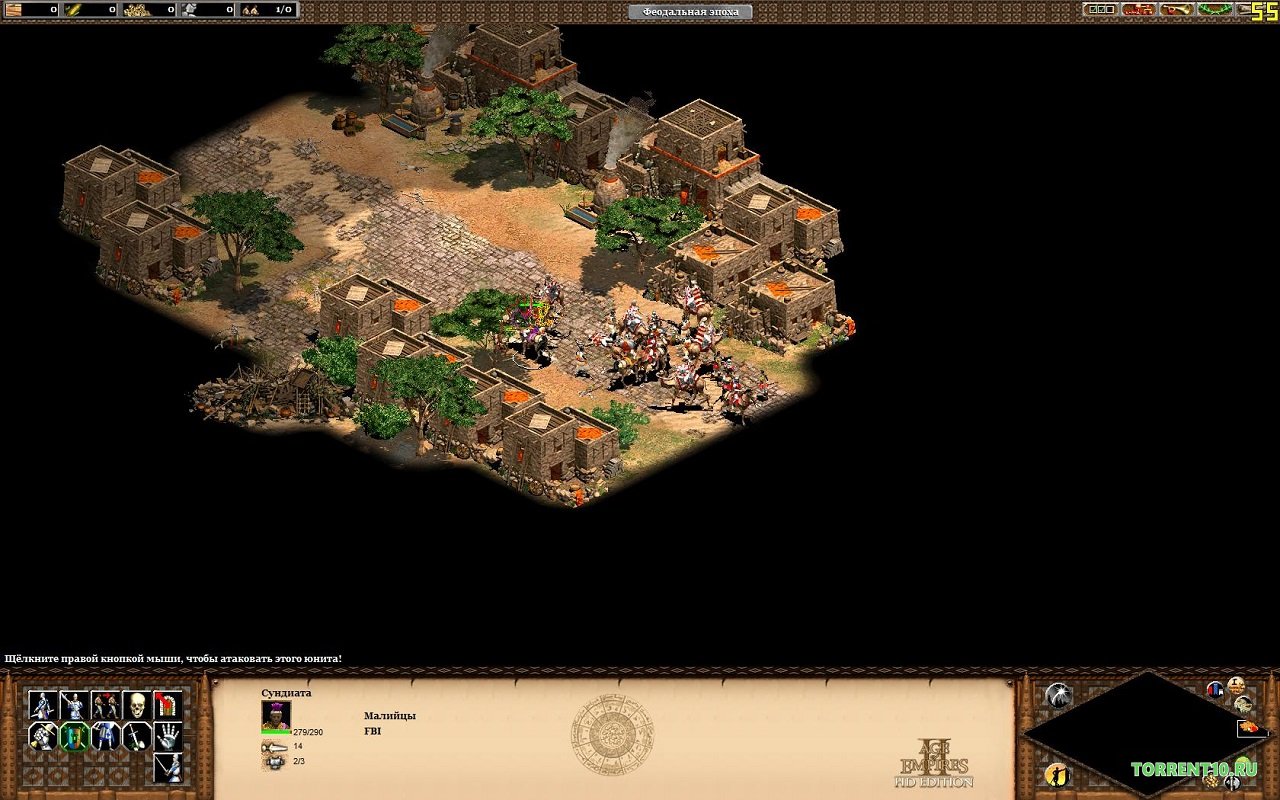Activate the attack ground swordsman icon

[168, 768]
